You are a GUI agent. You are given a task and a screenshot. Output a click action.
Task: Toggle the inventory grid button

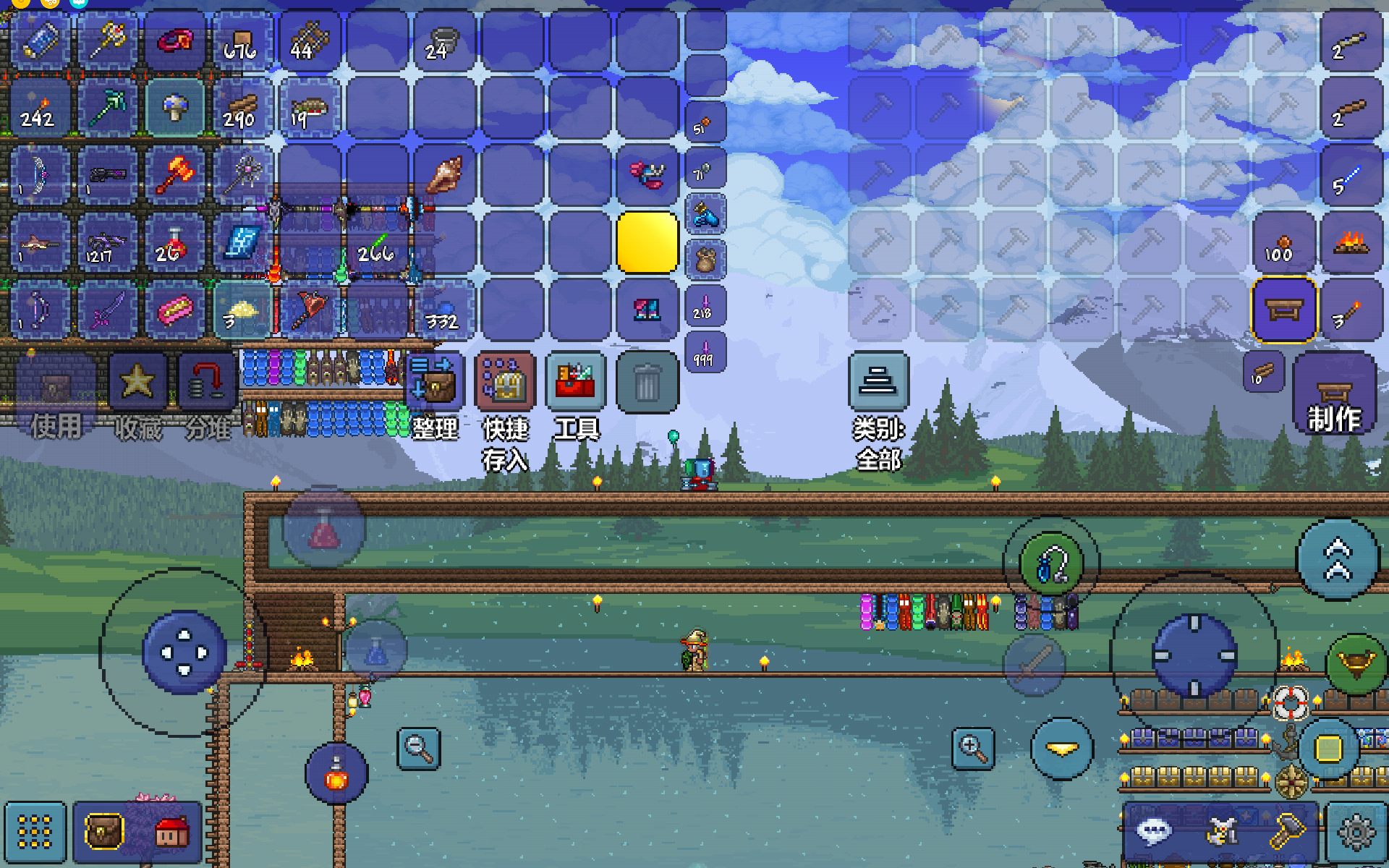35,832
